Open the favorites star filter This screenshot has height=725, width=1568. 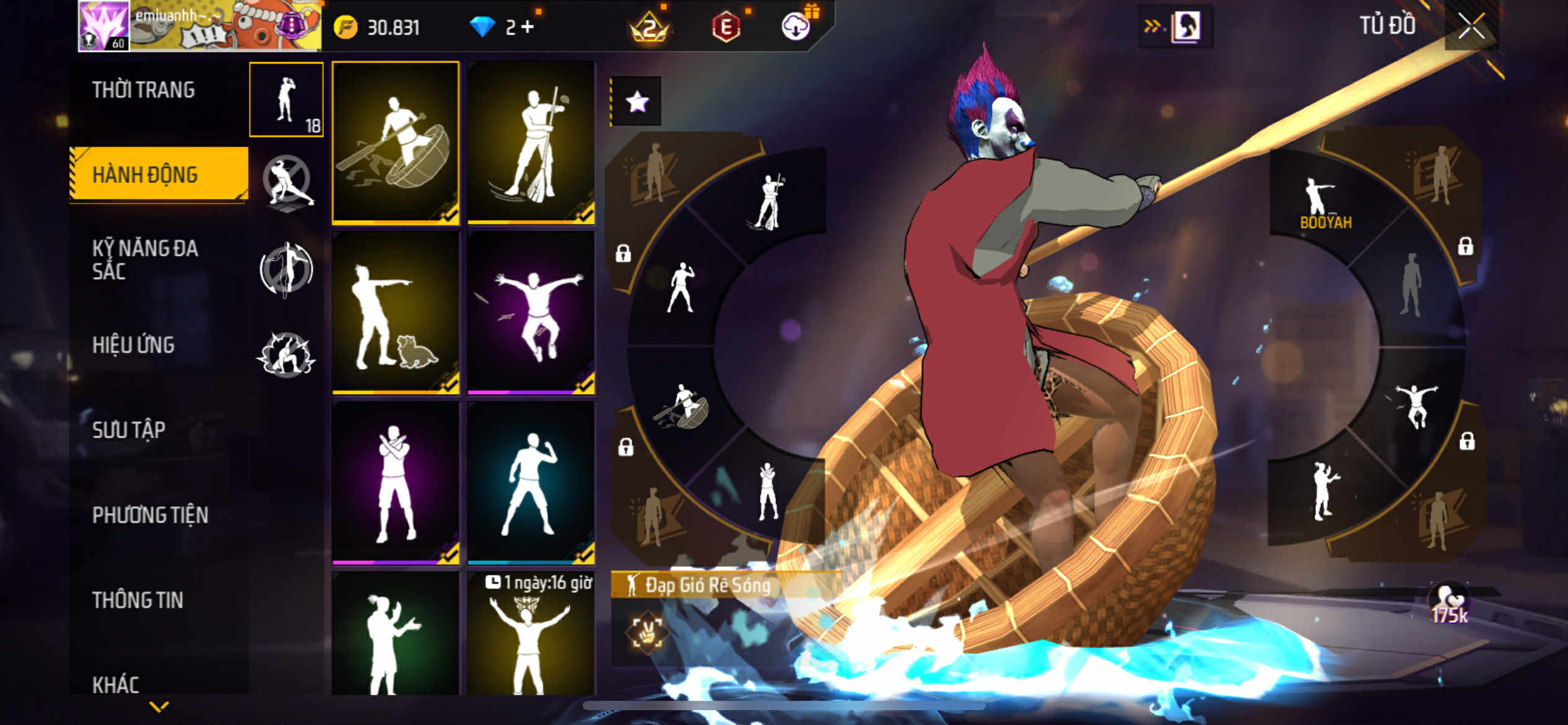637,102
